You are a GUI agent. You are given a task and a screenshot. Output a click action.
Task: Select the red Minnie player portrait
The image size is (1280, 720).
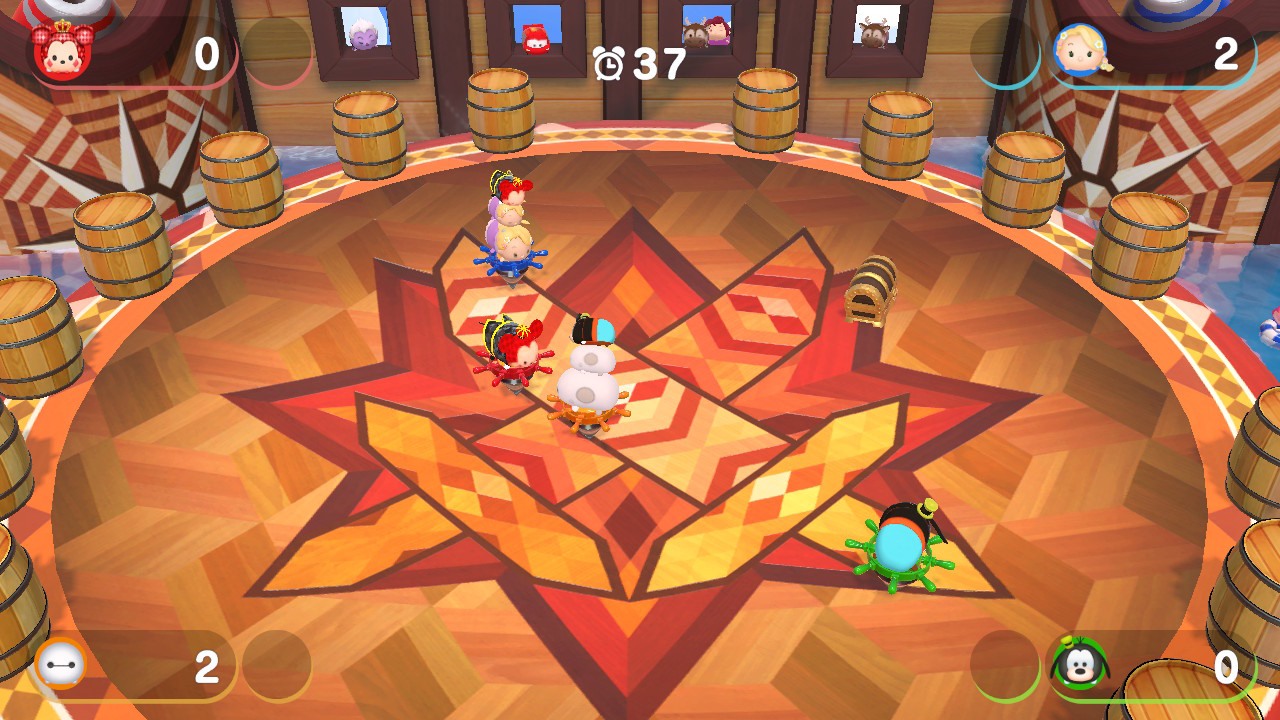coord(62,52)
